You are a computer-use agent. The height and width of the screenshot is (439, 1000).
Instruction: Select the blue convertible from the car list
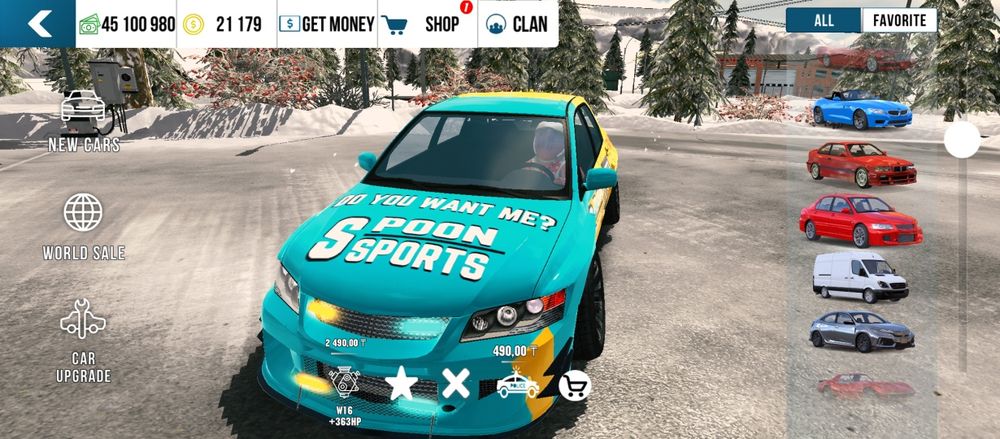pyautogui.click(x=861, y=109)
